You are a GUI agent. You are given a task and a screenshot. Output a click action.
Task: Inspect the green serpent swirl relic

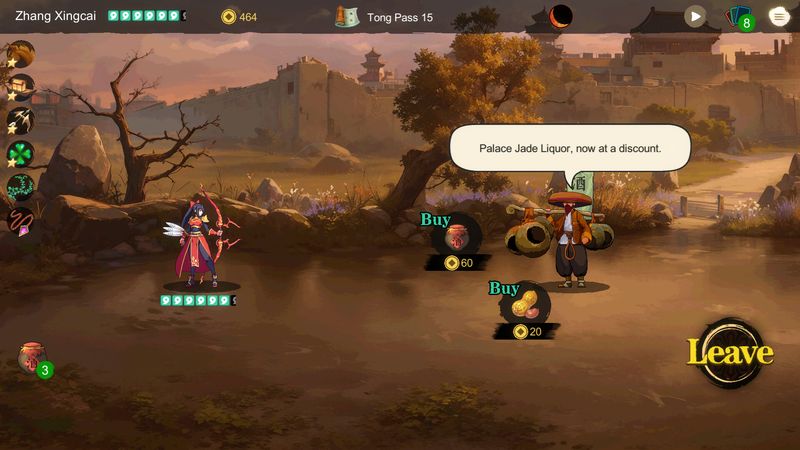[x=20, y=187]
